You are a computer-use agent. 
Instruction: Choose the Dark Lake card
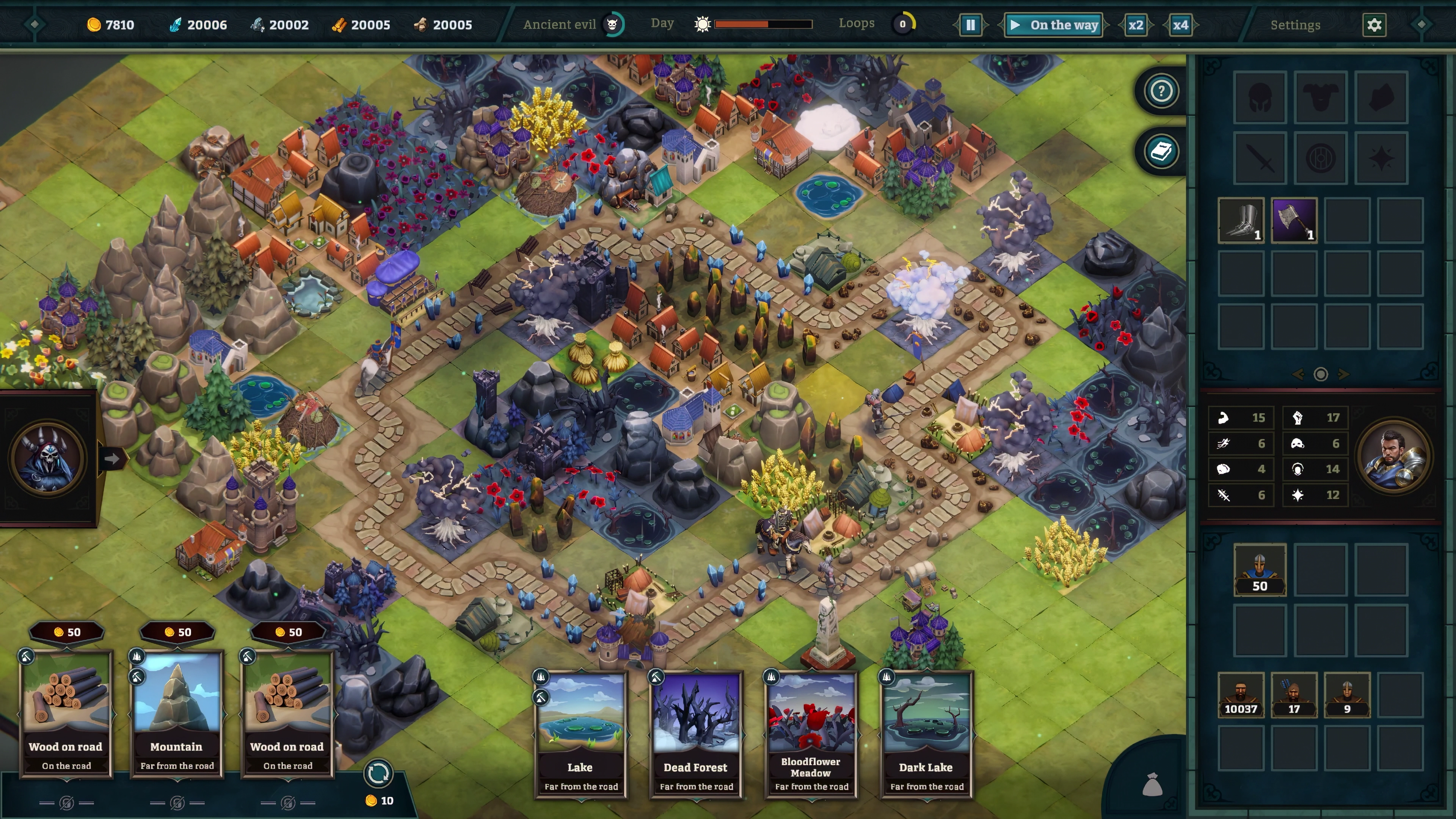pos(926,734)
